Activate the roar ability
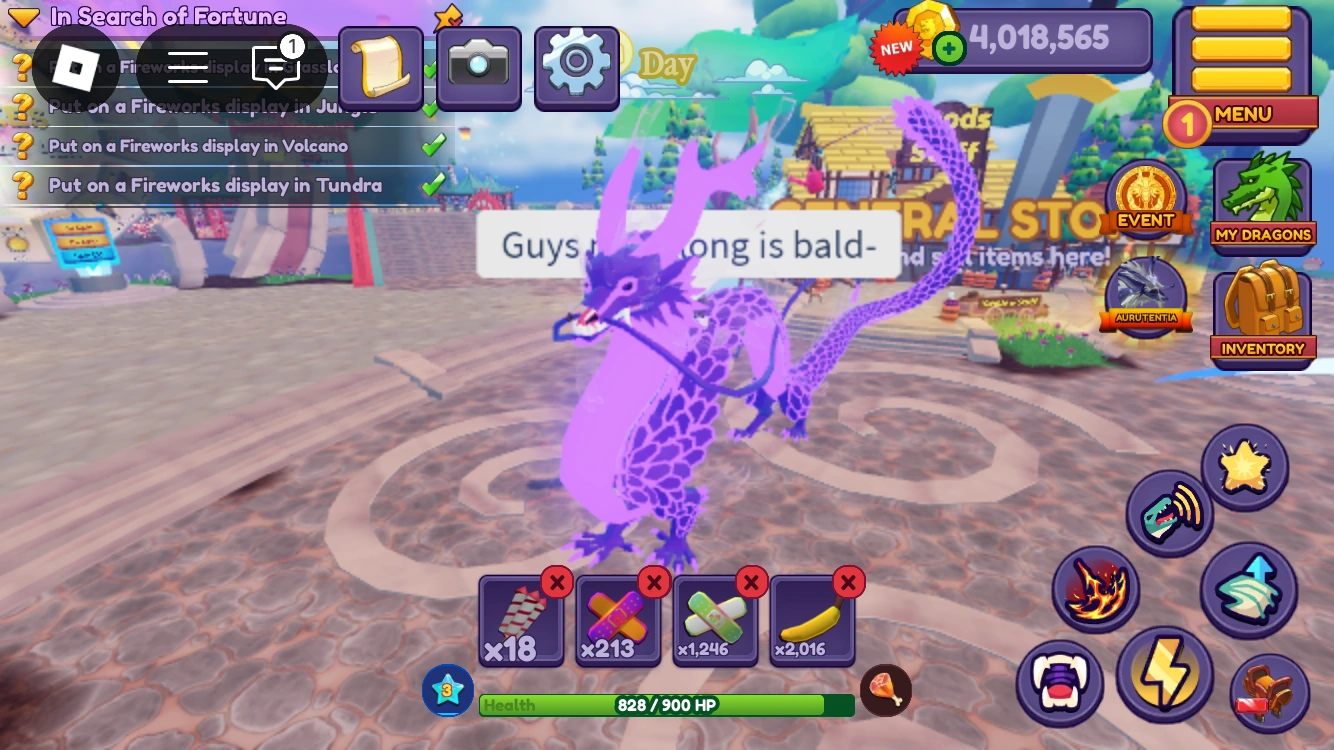 (x=1169, y=512)
